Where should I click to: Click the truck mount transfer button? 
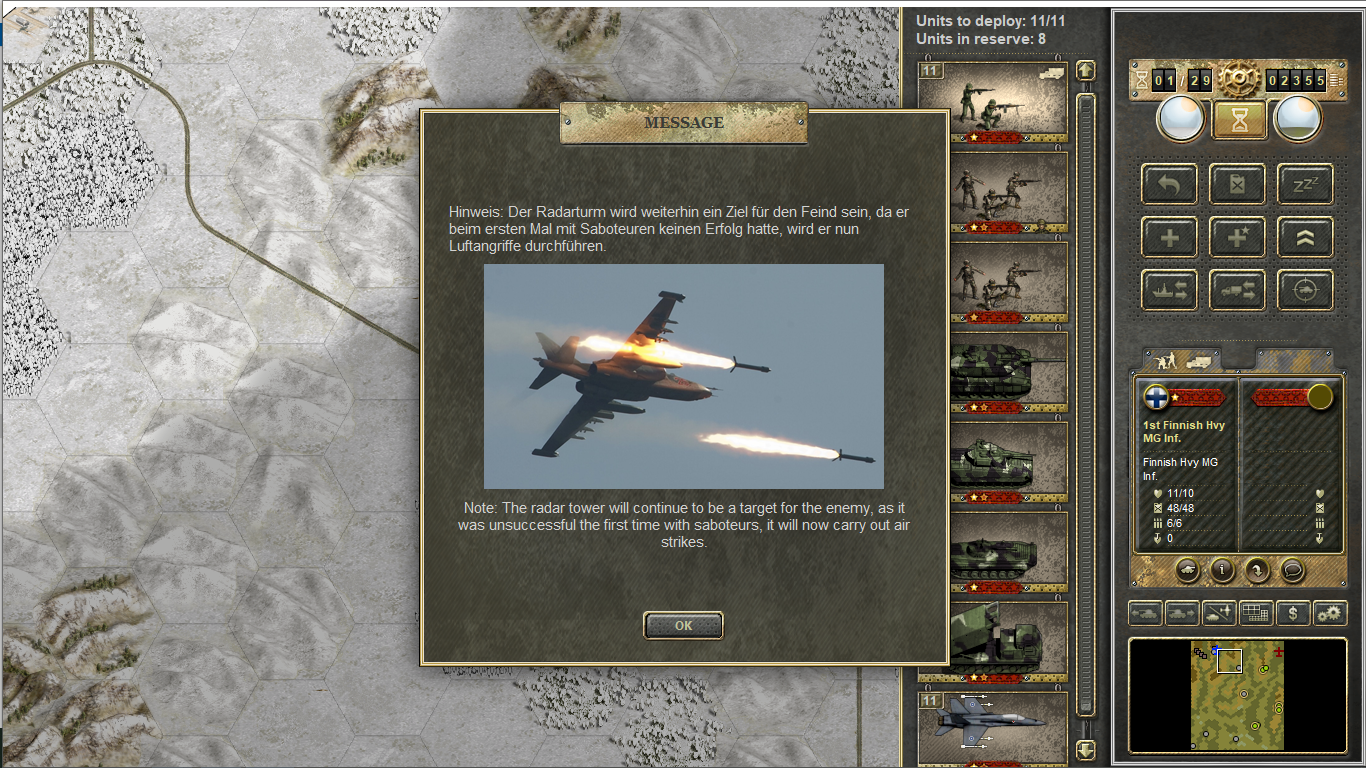(x=1237, y=290)
